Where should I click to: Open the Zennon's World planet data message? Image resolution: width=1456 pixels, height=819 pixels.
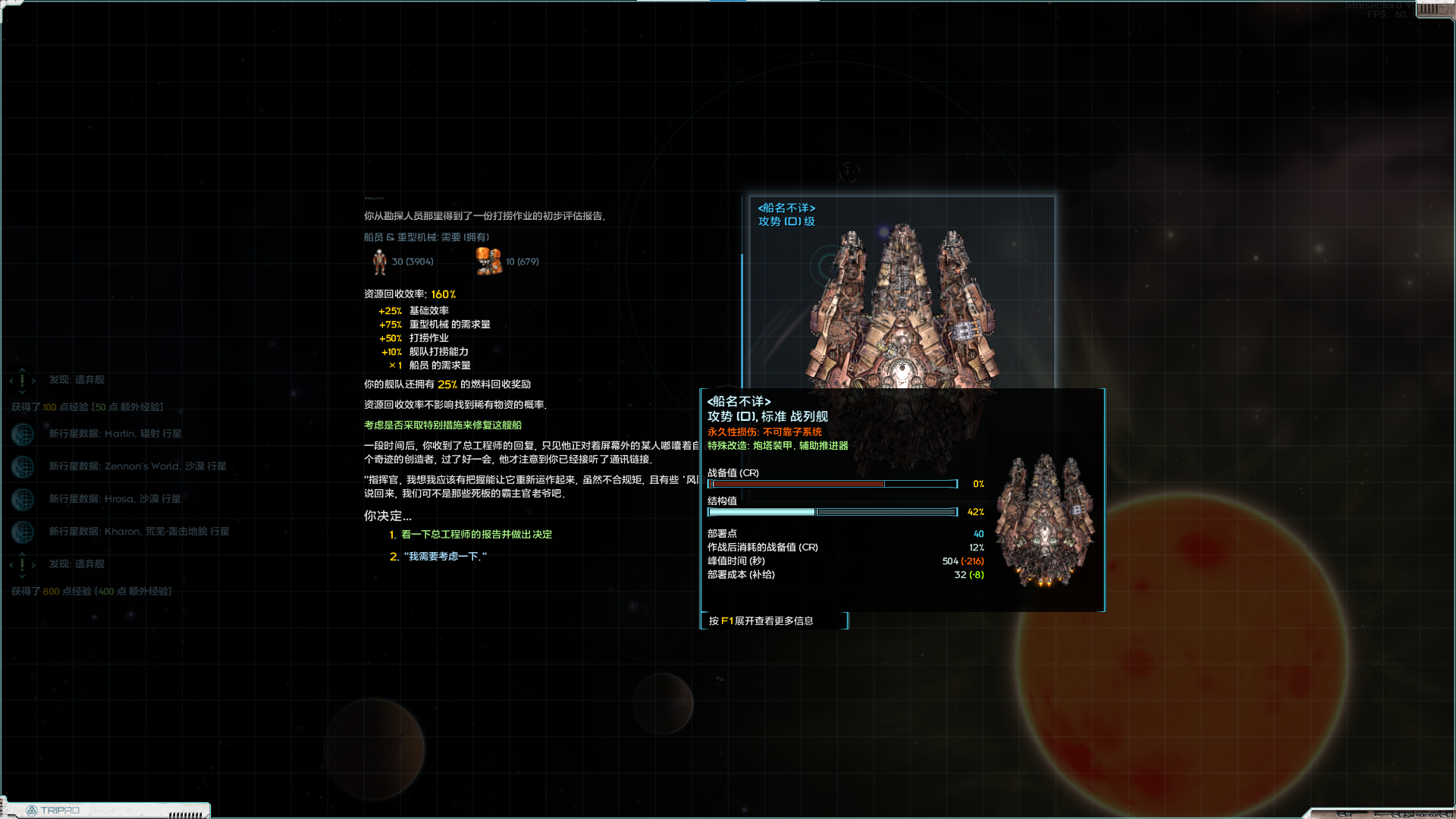point(137,466)
